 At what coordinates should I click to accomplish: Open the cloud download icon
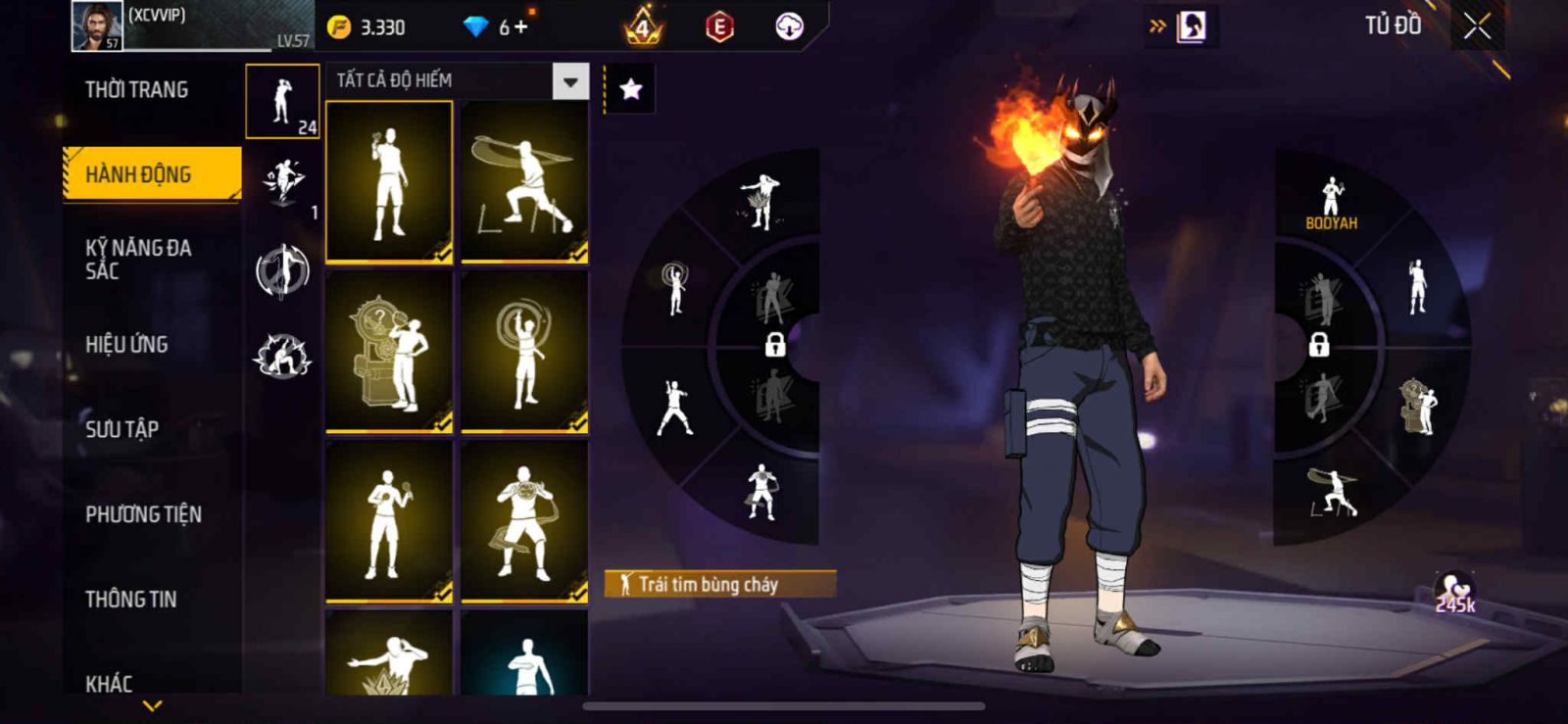pyautogui.click(x=789, y=27)
